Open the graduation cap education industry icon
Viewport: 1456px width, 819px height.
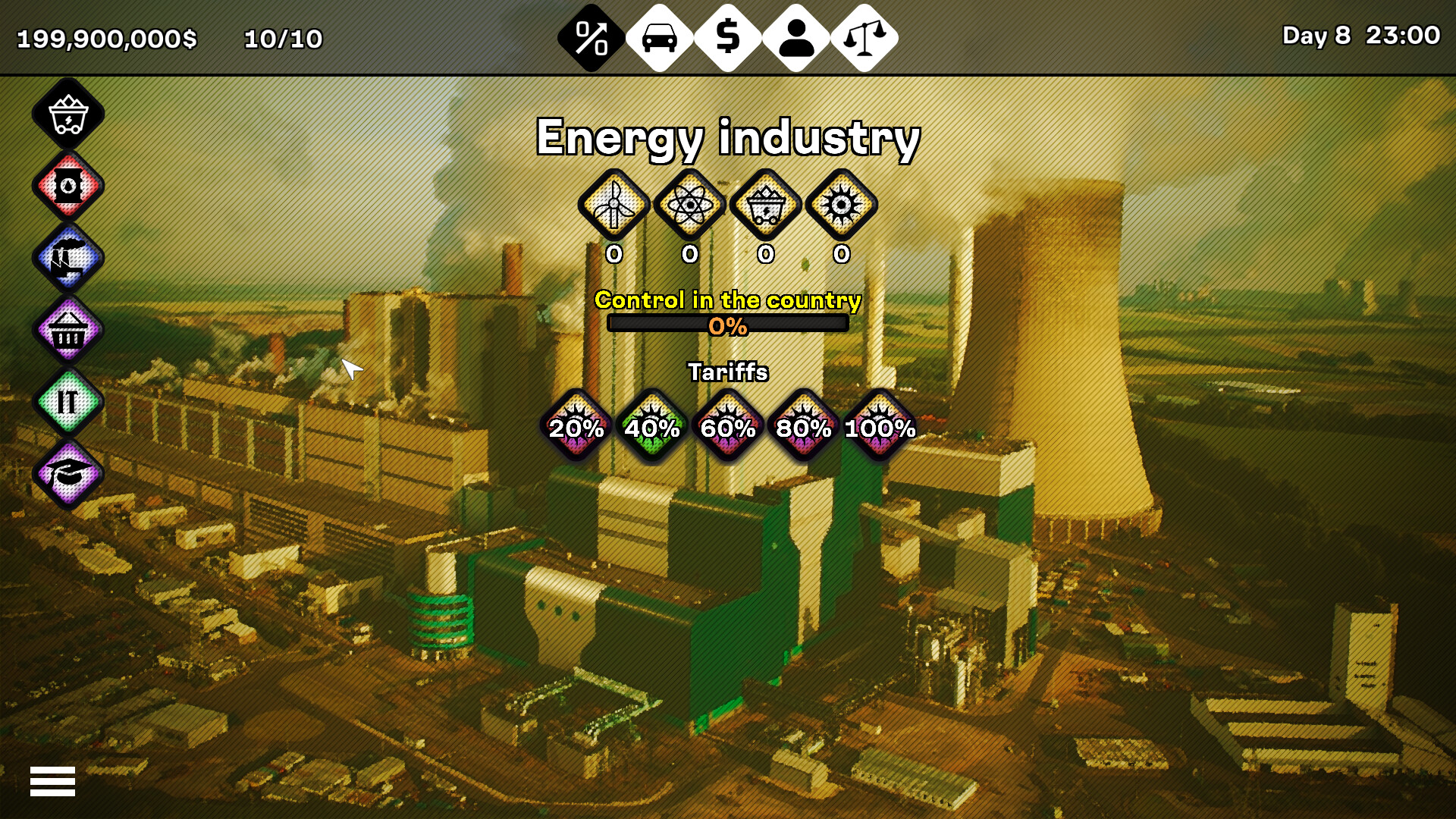[67, 472]
